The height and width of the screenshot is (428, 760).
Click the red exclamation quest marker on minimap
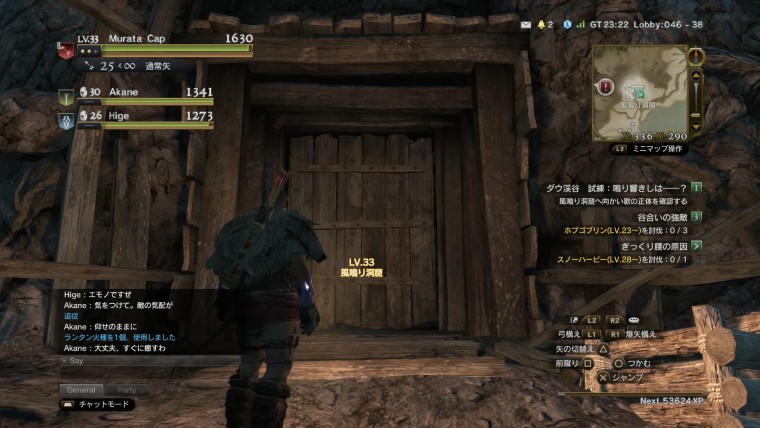tap(606, 87)
